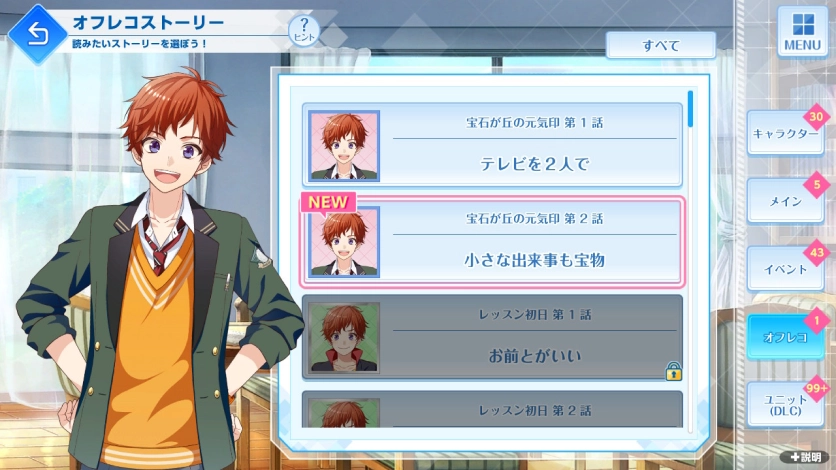This screenshot has height=470, width=836.
Task: Open the ユニット (DLC) tab
Action: pyautogui.click(x=785, y=405)
